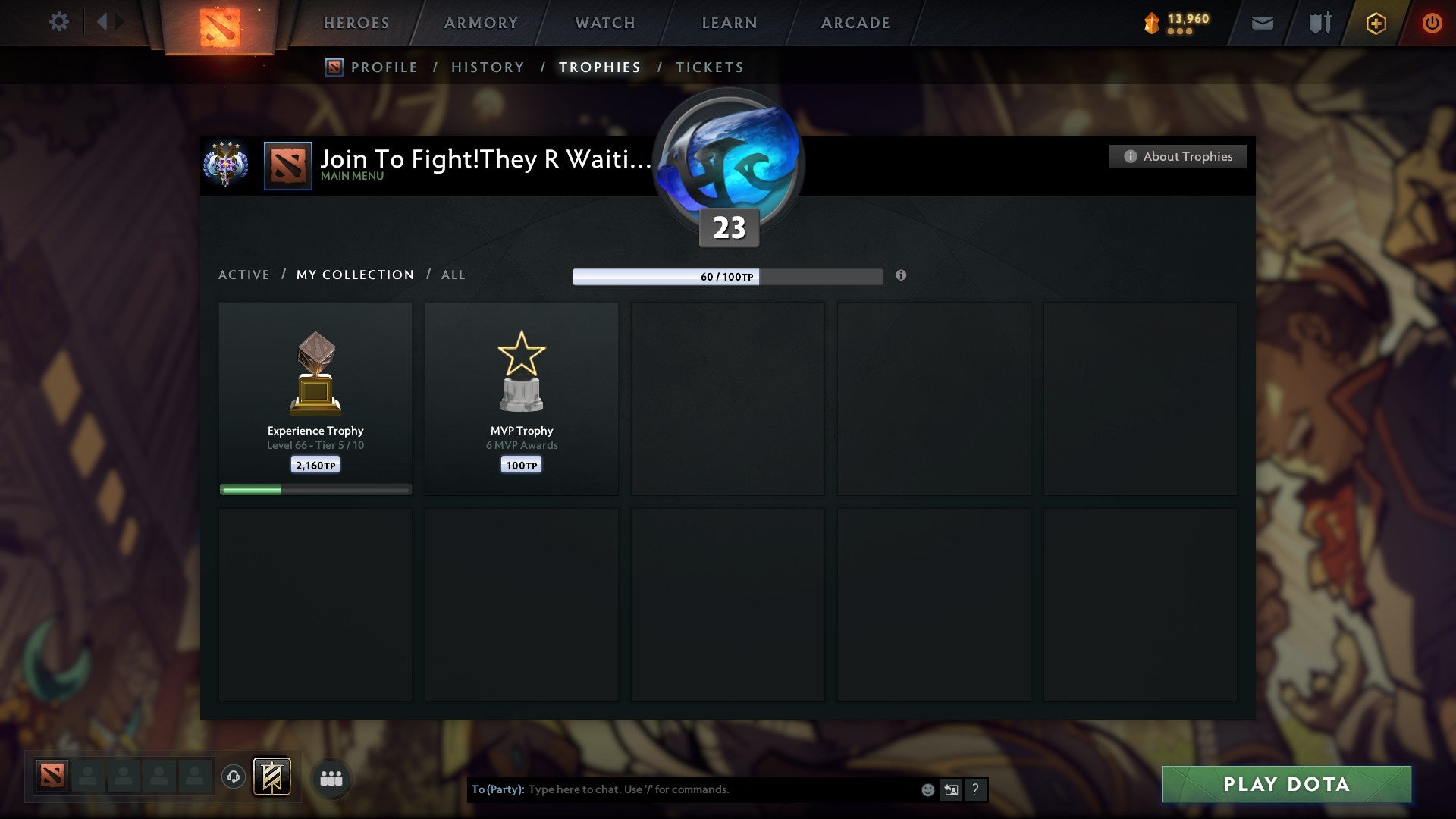Open the mail inbox icon

click(1262, 23)
